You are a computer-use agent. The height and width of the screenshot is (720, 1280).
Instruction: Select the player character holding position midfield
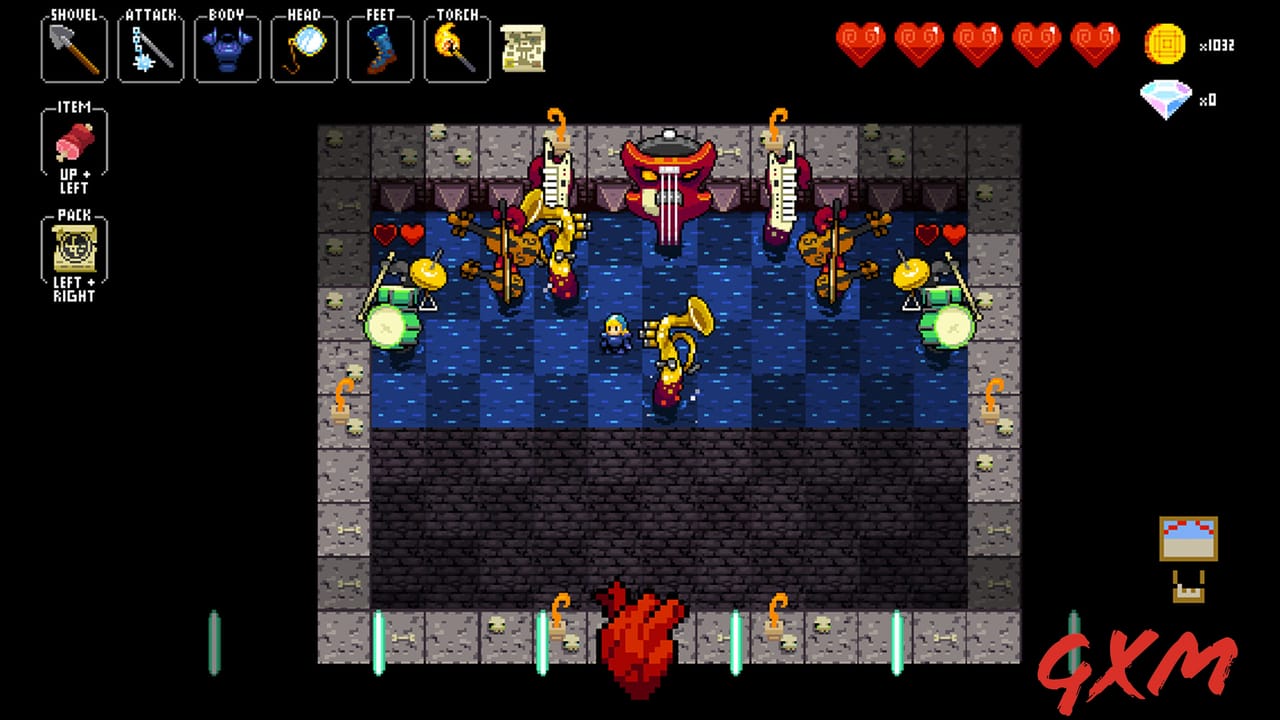pos(615,335)
